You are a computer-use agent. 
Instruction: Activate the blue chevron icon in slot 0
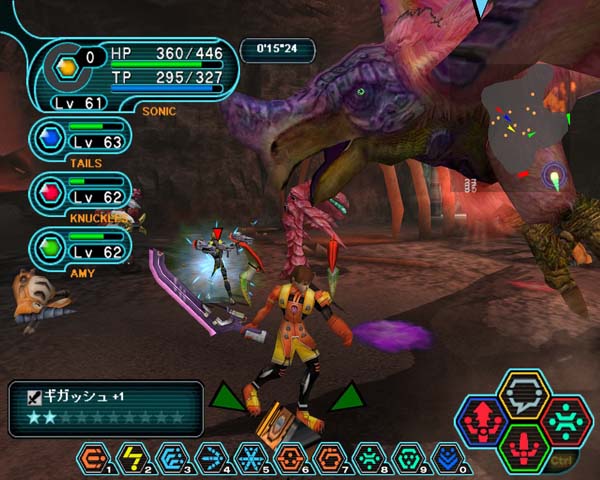[x=448, y=457]
